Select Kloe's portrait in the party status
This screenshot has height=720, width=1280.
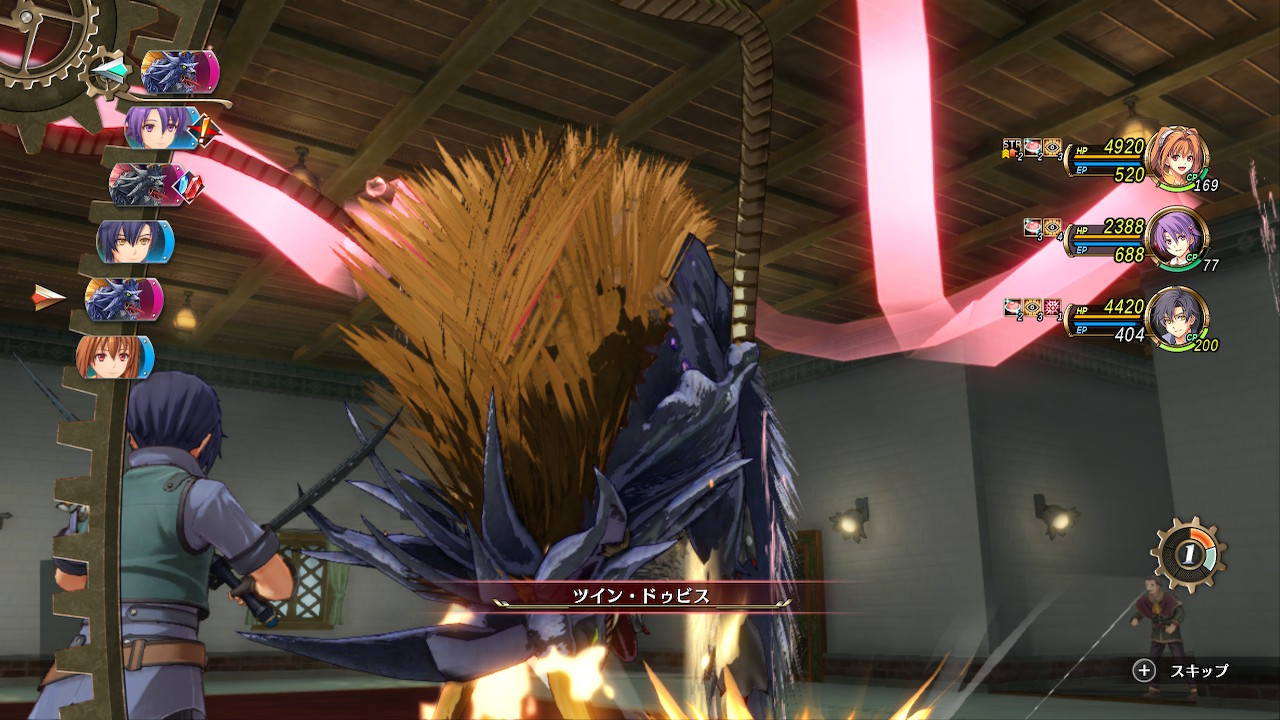pos(1176,237)
